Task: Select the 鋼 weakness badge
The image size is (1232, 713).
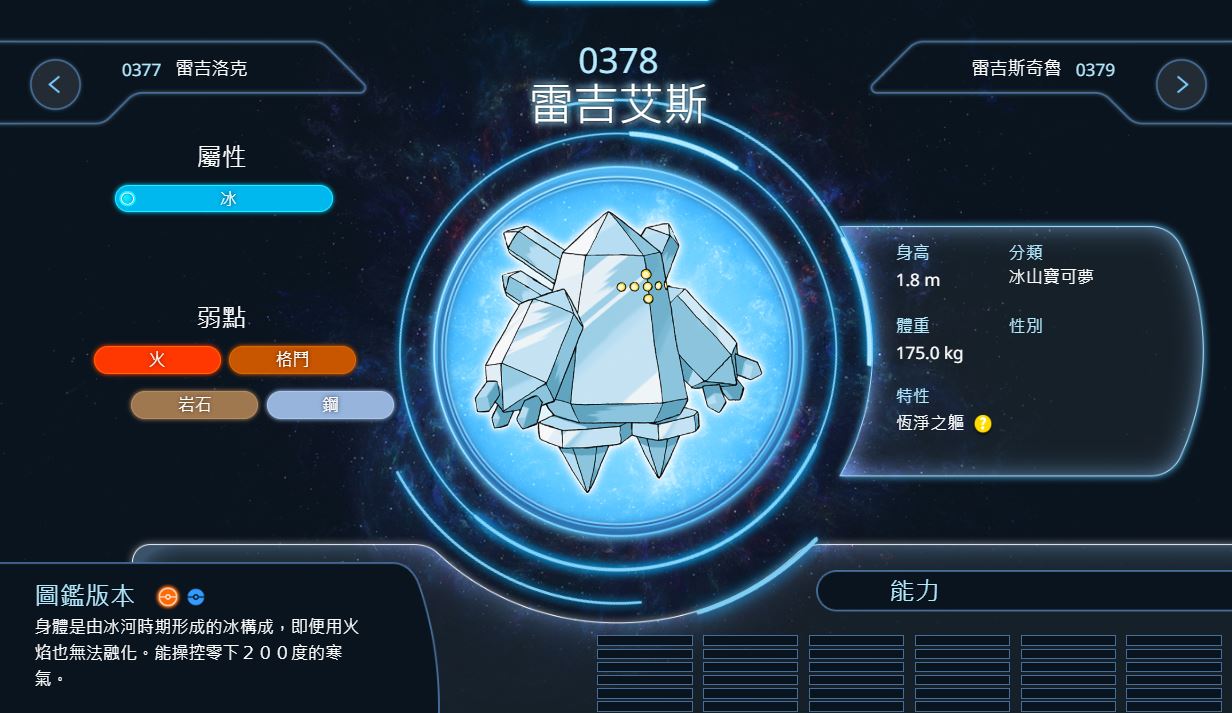Action: [x=330, y=405]
